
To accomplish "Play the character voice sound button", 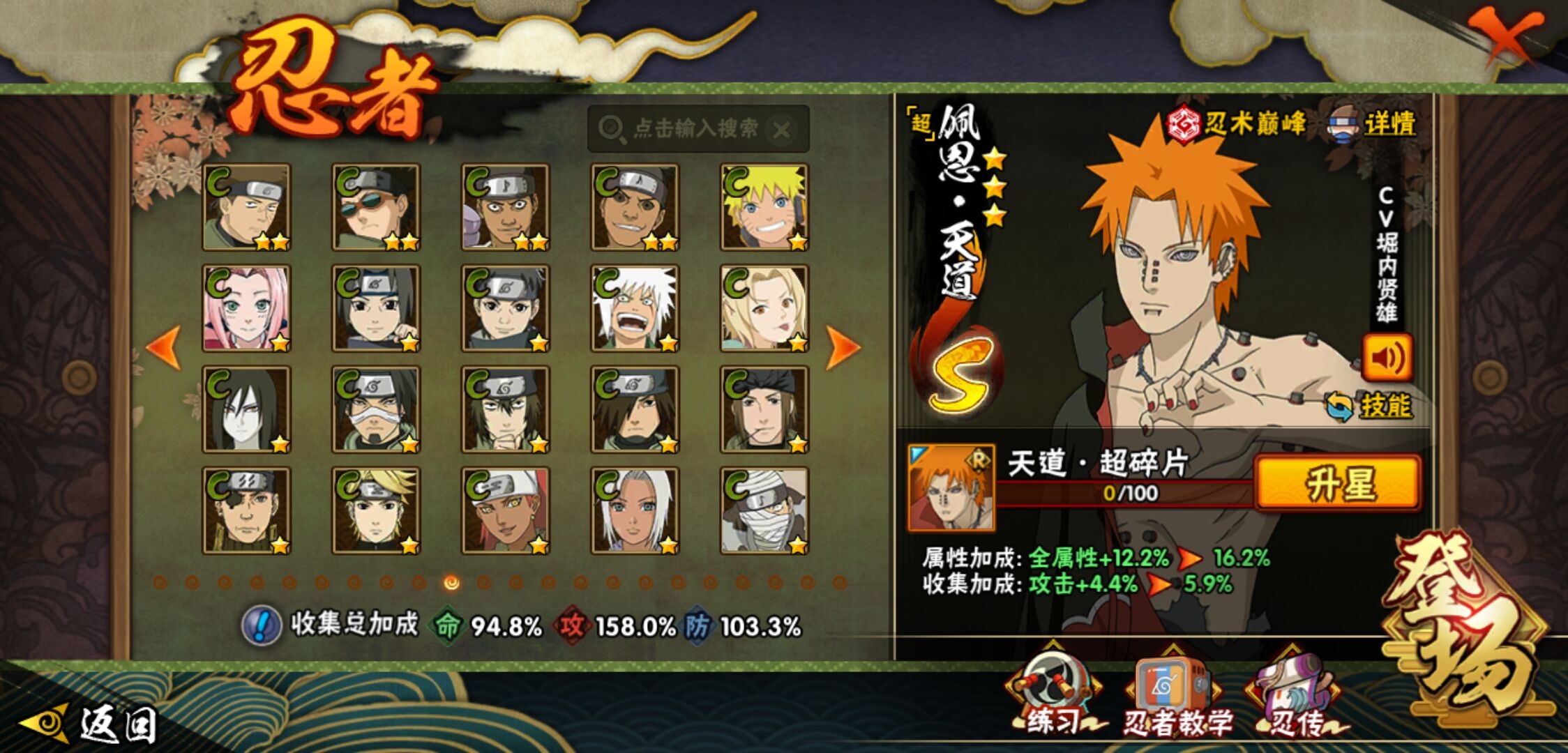I will click(x=1387, y=358).
